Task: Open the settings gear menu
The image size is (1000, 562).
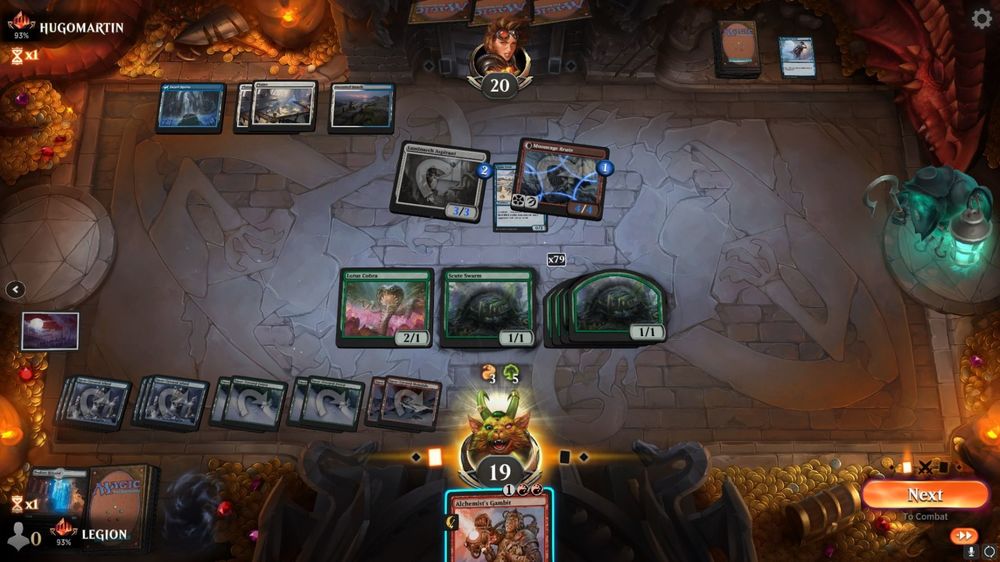Action: tap(982, 18)
